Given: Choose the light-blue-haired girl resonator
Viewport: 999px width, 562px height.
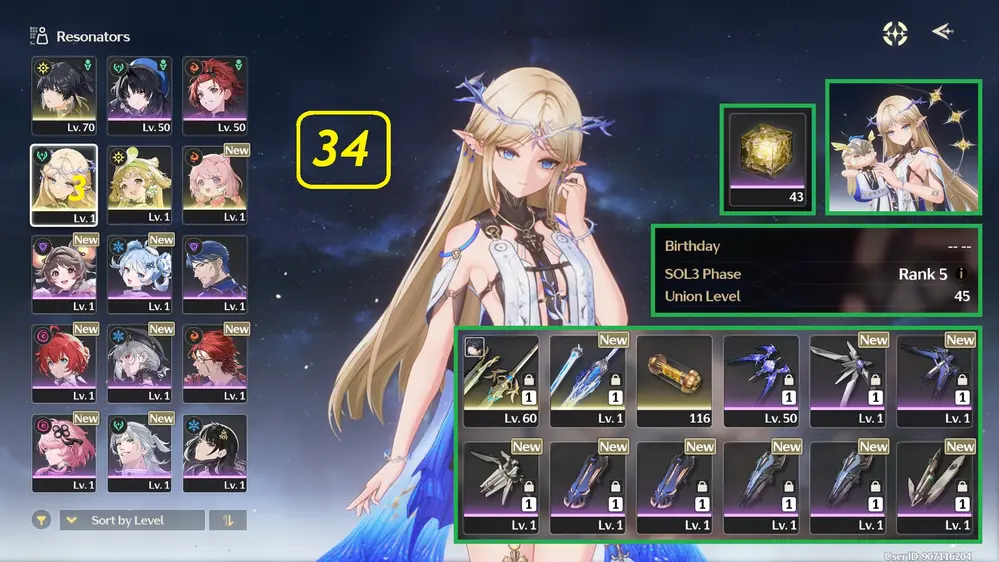Looking at the screenshot, I should (x=139, y=275).
